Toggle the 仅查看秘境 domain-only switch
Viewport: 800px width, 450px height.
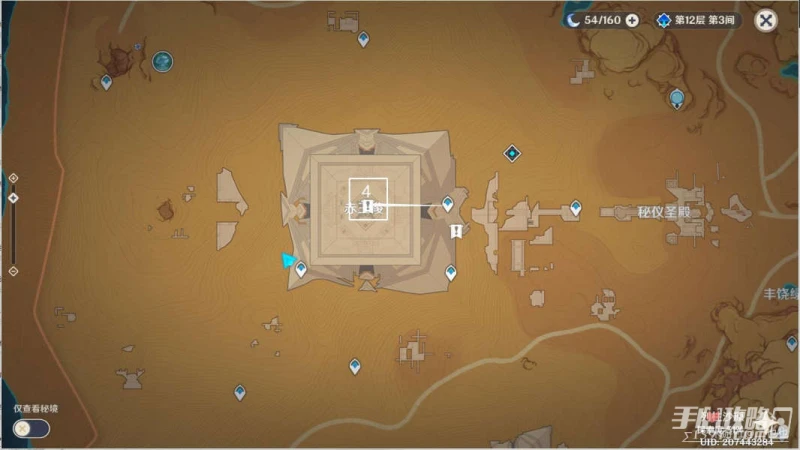[x=30, y=428]
